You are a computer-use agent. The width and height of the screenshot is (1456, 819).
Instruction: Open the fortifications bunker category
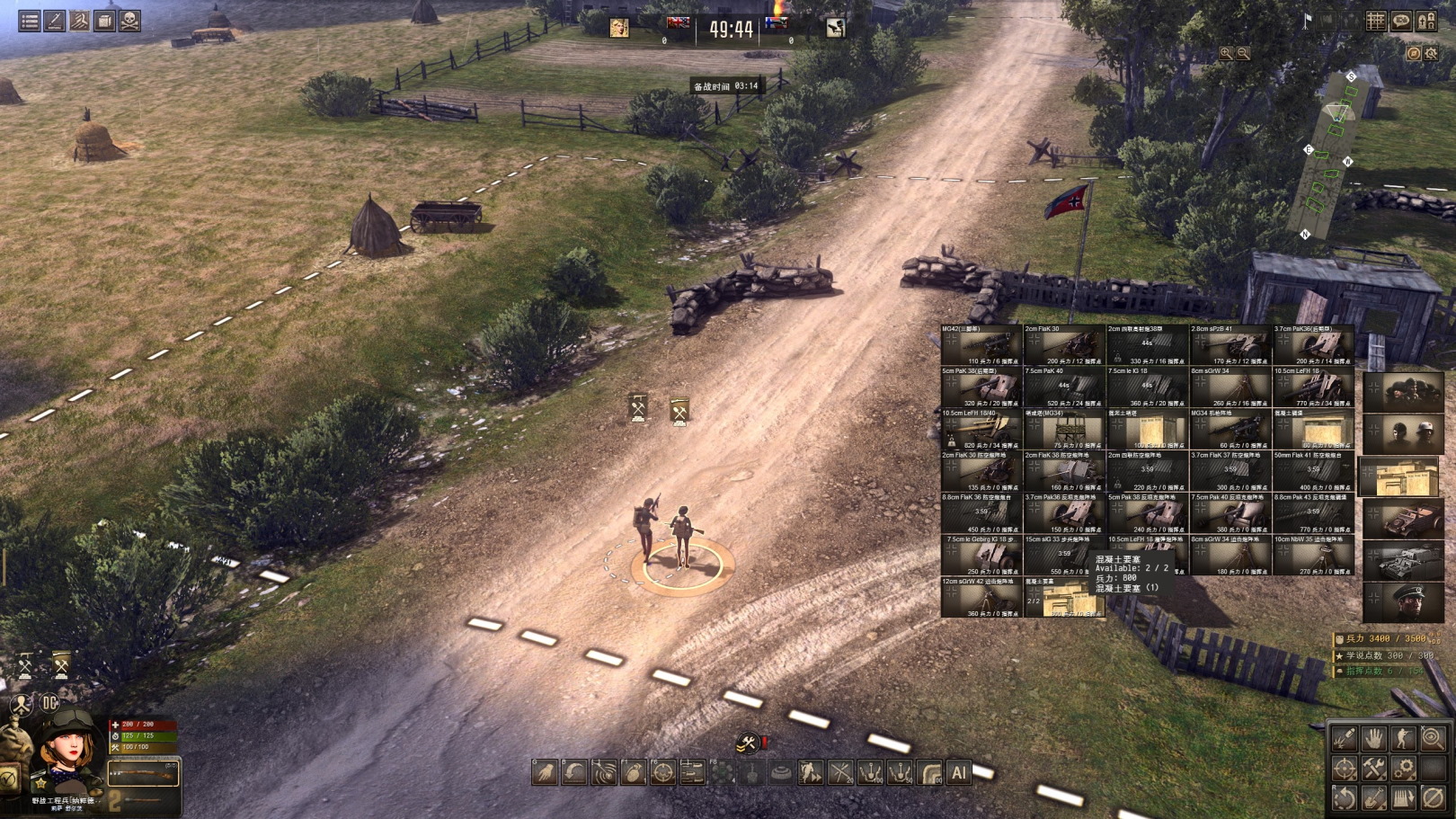1403,476
